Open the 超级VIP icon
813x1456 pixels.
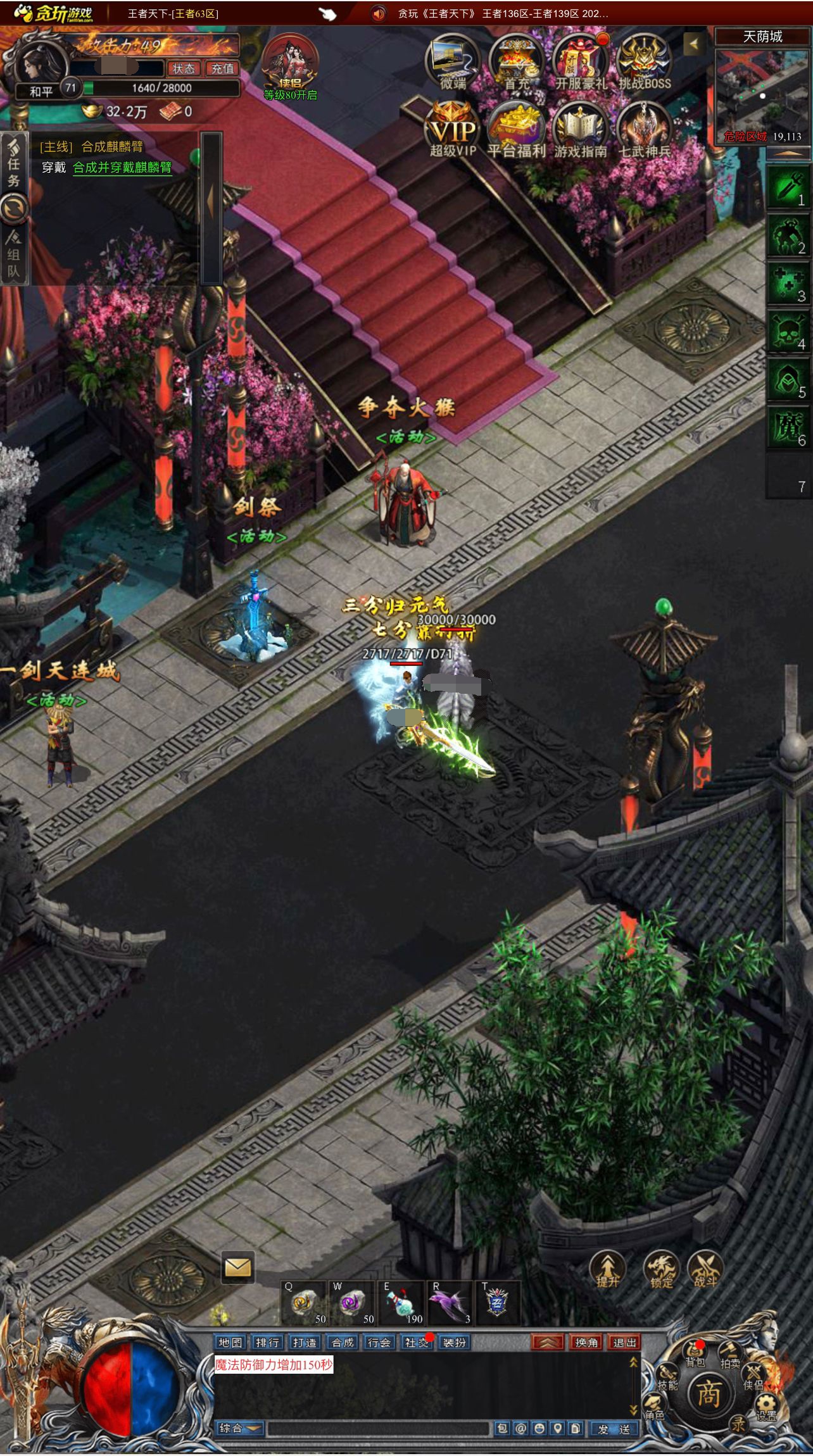point(452,130)
